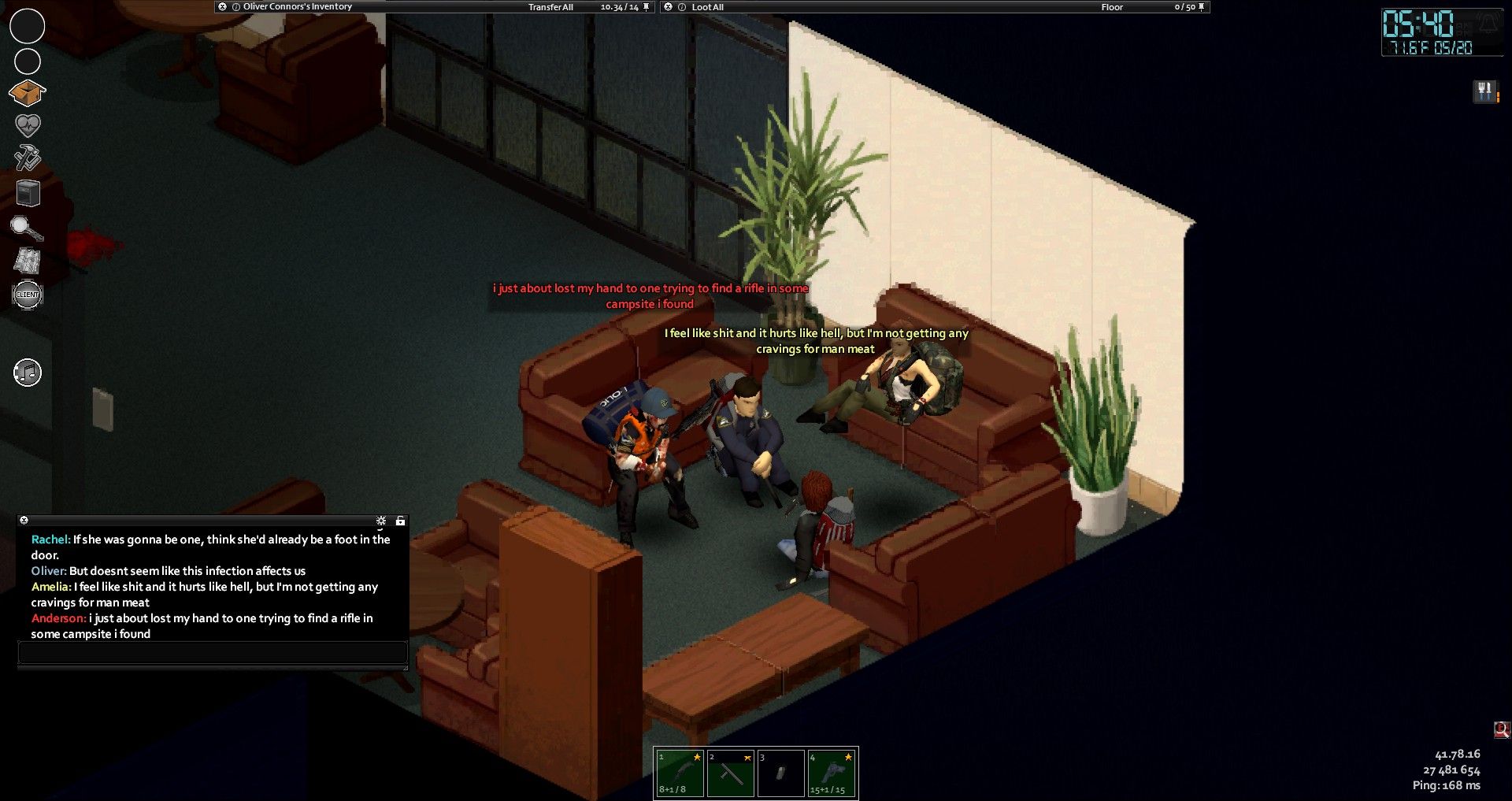This screenshot has width=1512, height=801.
Task: Click the Loot All button
Action: coord(707,7)
